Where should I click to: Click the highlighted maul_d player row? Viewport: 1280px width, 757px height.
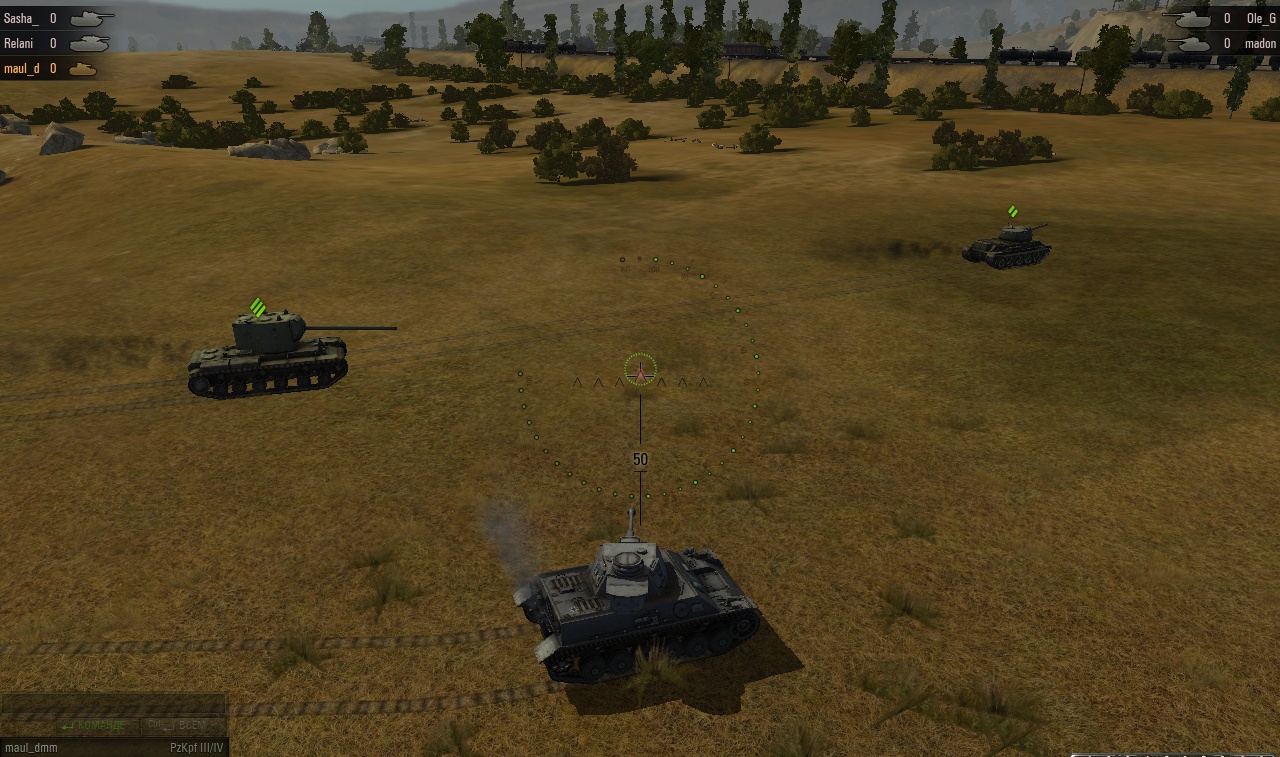pyautogui.click(x=50, y=69)
